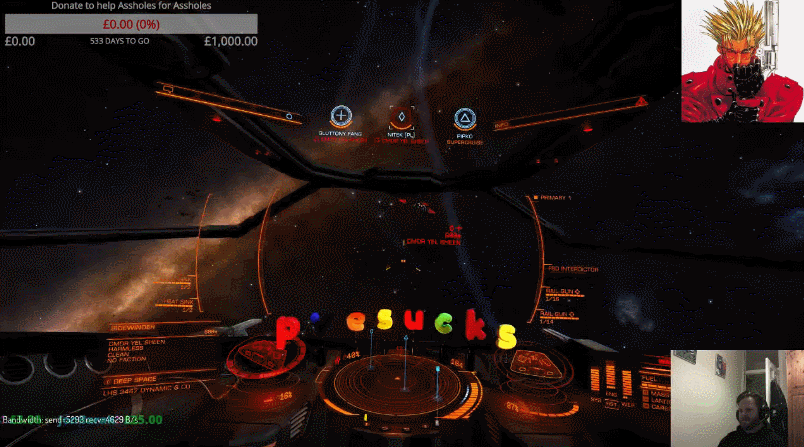This screenshot has height=447, width=804.
Task: Click the Deep Space location readout
Action: coord(137,381)
